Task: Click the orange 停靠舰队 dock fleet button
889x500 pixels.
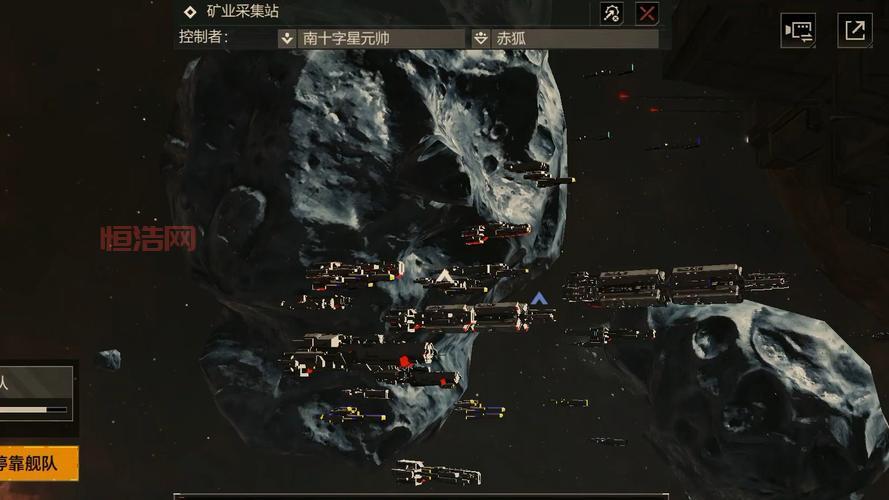Action: tap(38, 464)
